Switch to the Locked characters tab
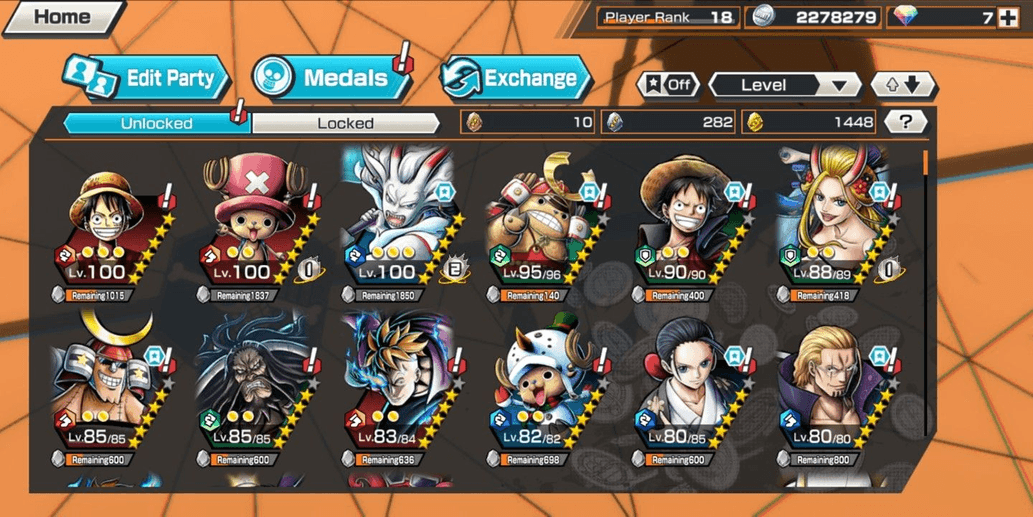 (x=345, y=123)
